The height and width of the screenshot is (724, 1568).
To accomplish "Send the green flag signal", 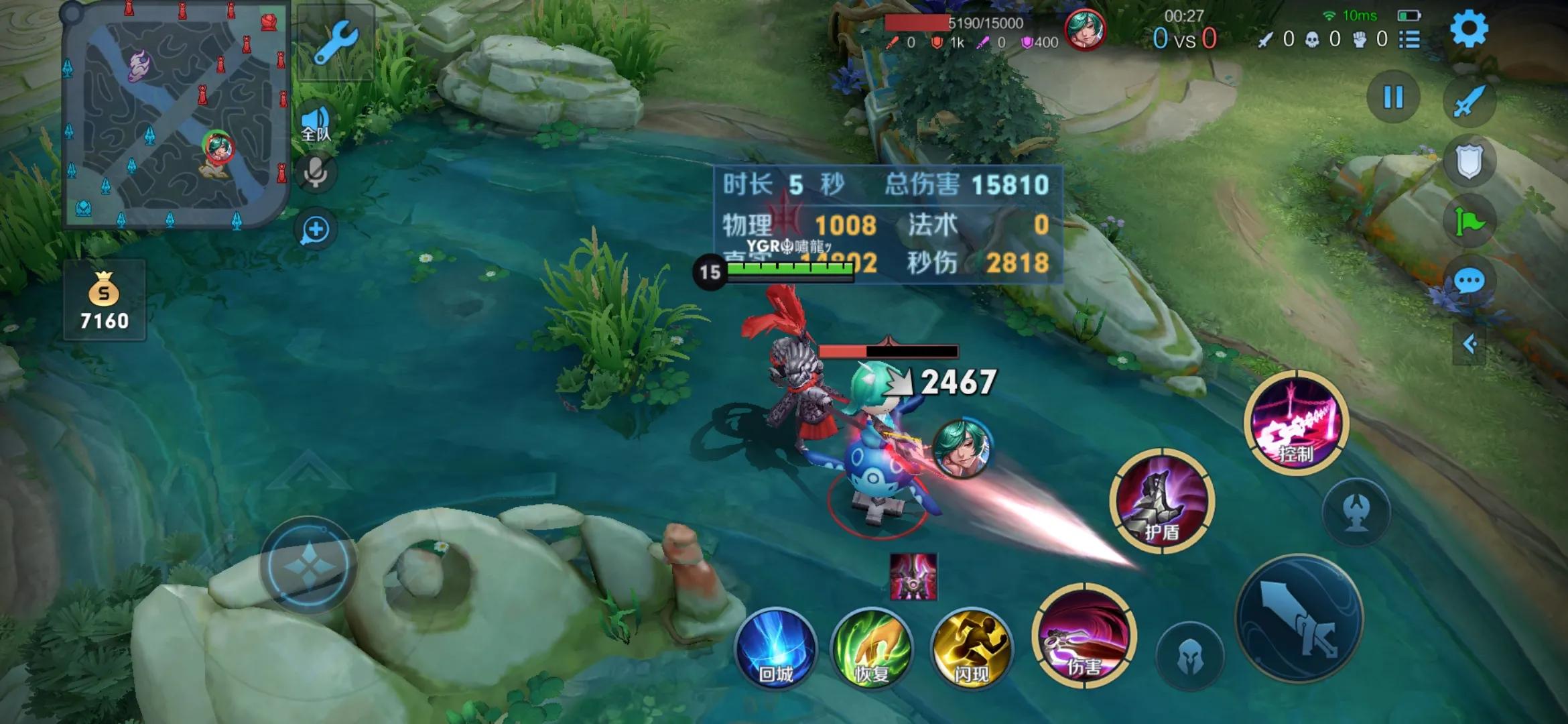I will (x=1468, y=222).
